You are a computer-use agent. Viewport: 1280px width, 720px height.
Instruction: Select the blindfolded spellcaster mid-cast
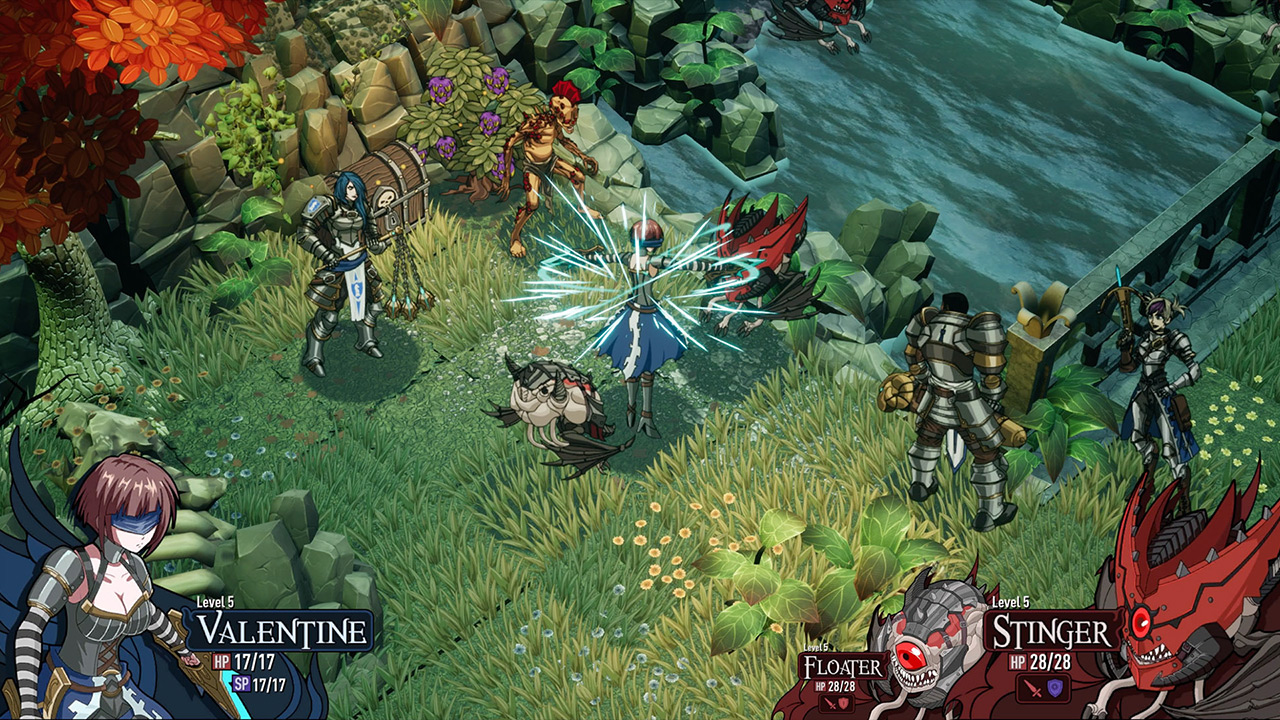pyautogui.click(x=645, y=290)
